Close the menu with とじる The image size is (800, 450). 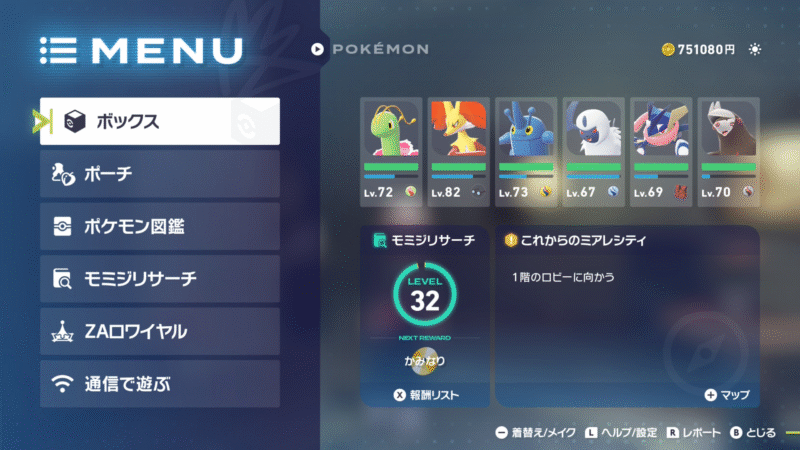click(x=754, y=433)
